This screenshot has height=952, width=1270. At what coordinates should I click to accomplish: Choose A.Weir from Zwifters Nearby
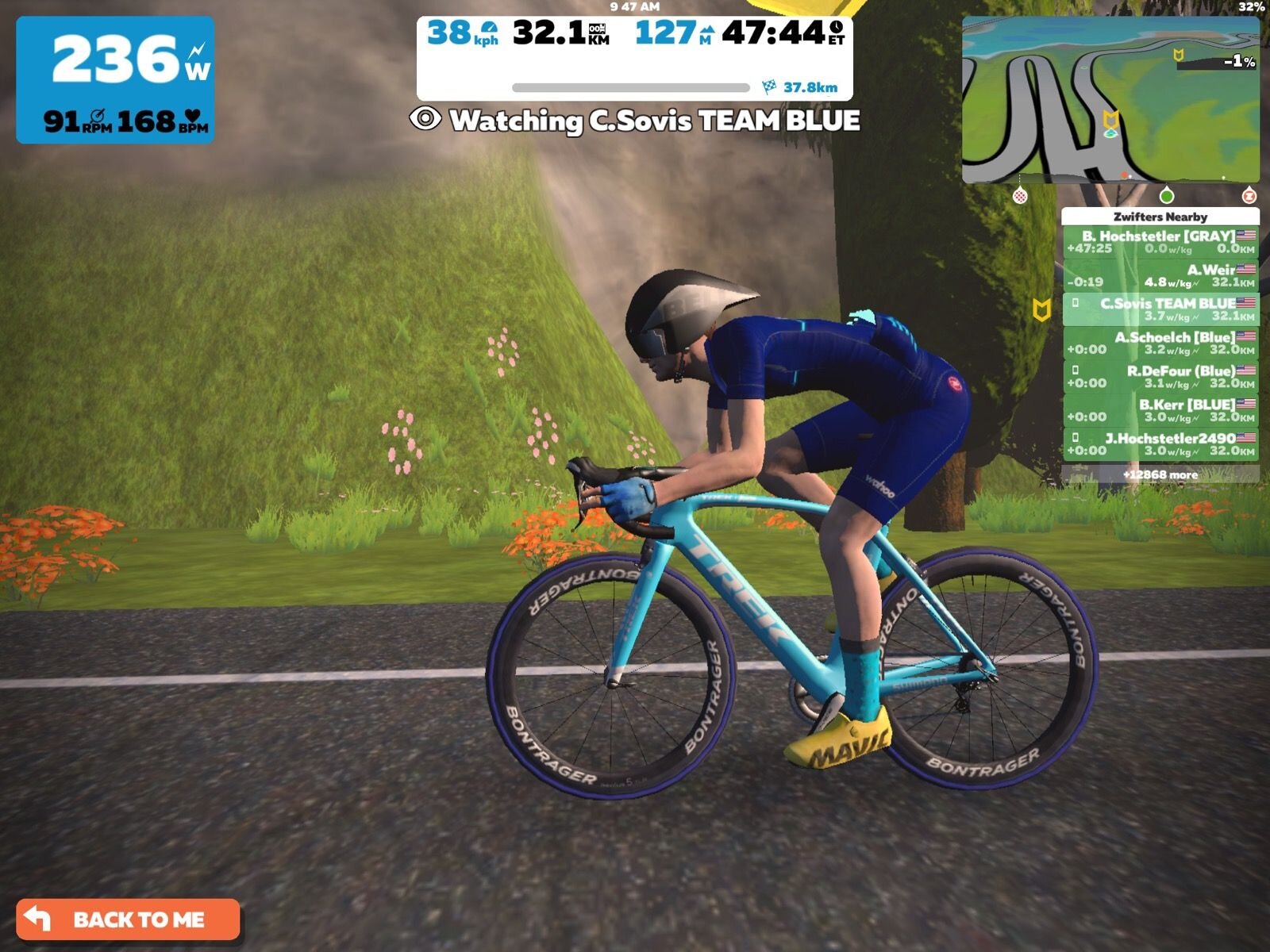click(x=1160, y=275)
